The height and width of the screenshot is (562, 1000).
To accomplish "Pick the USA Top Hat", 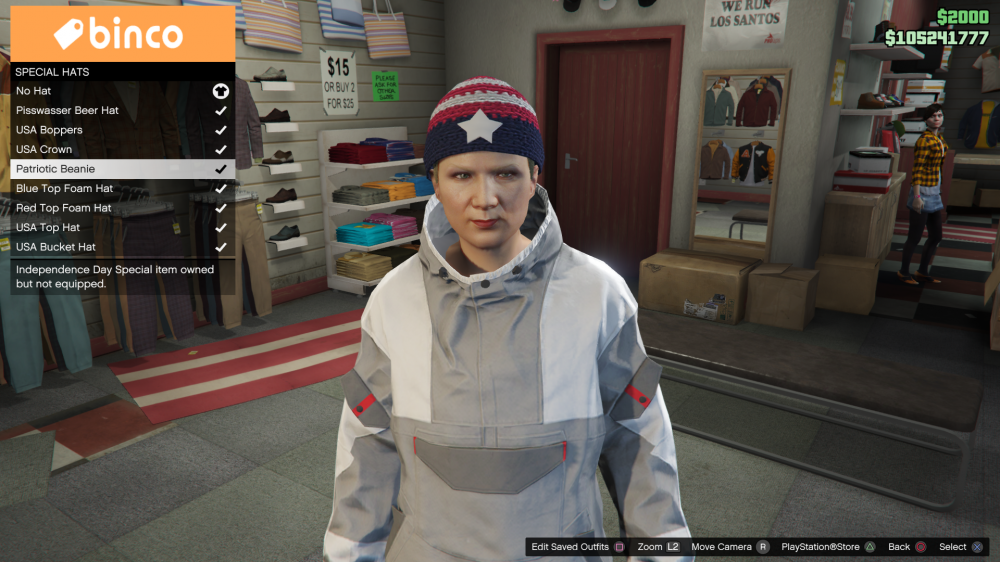I will [x=48, y=227].
